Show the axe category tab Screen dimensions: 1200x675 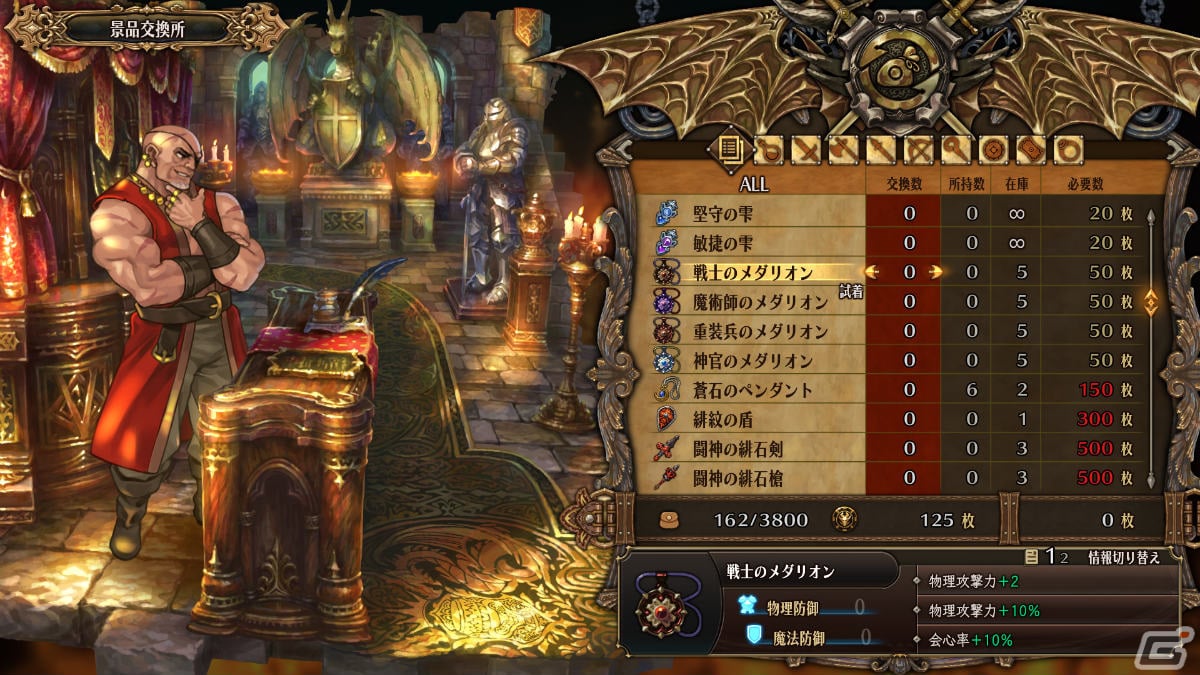click(843, 151)
